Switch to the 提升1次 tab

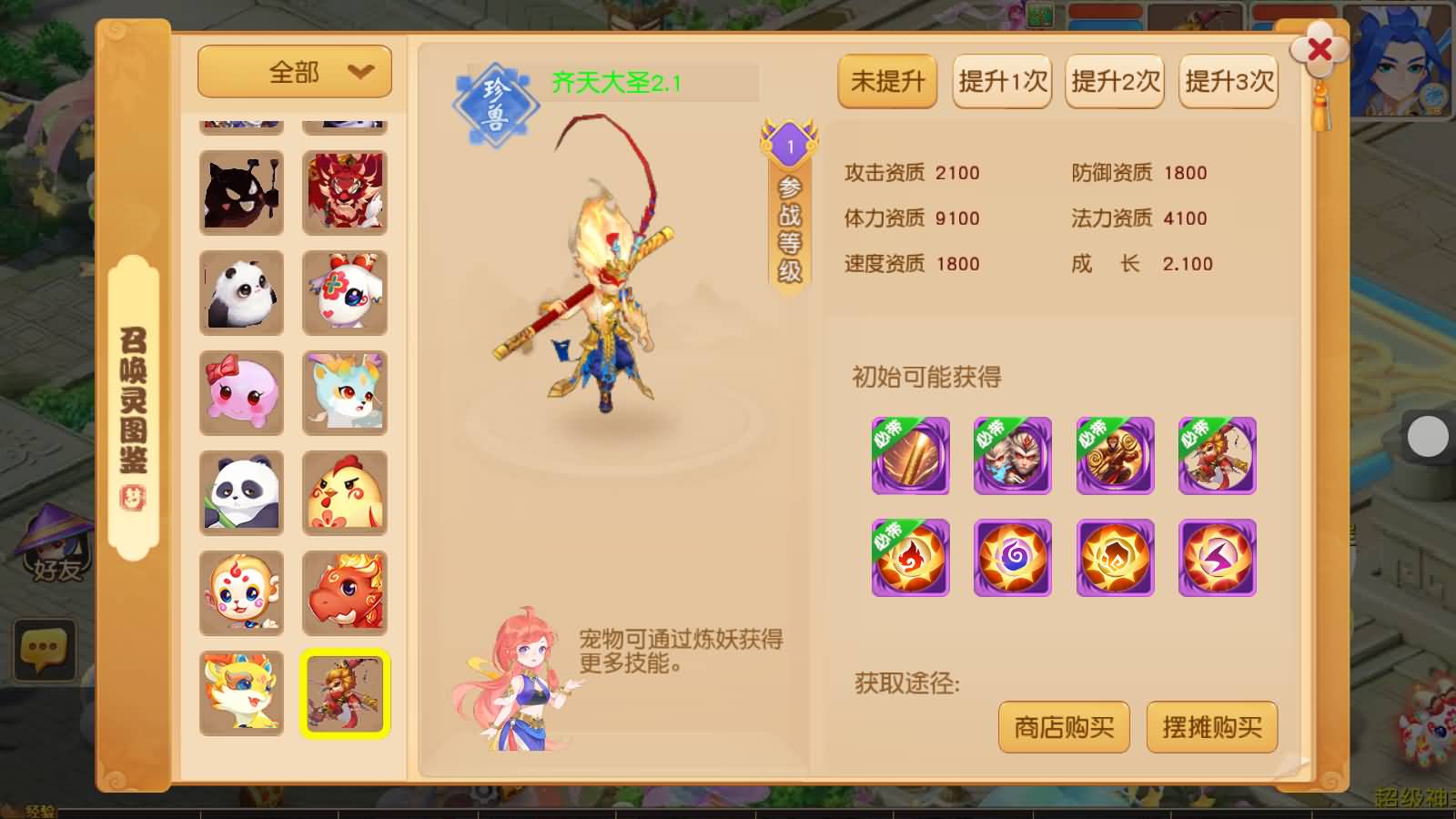pyautogui.click(x=1001, y=82)
